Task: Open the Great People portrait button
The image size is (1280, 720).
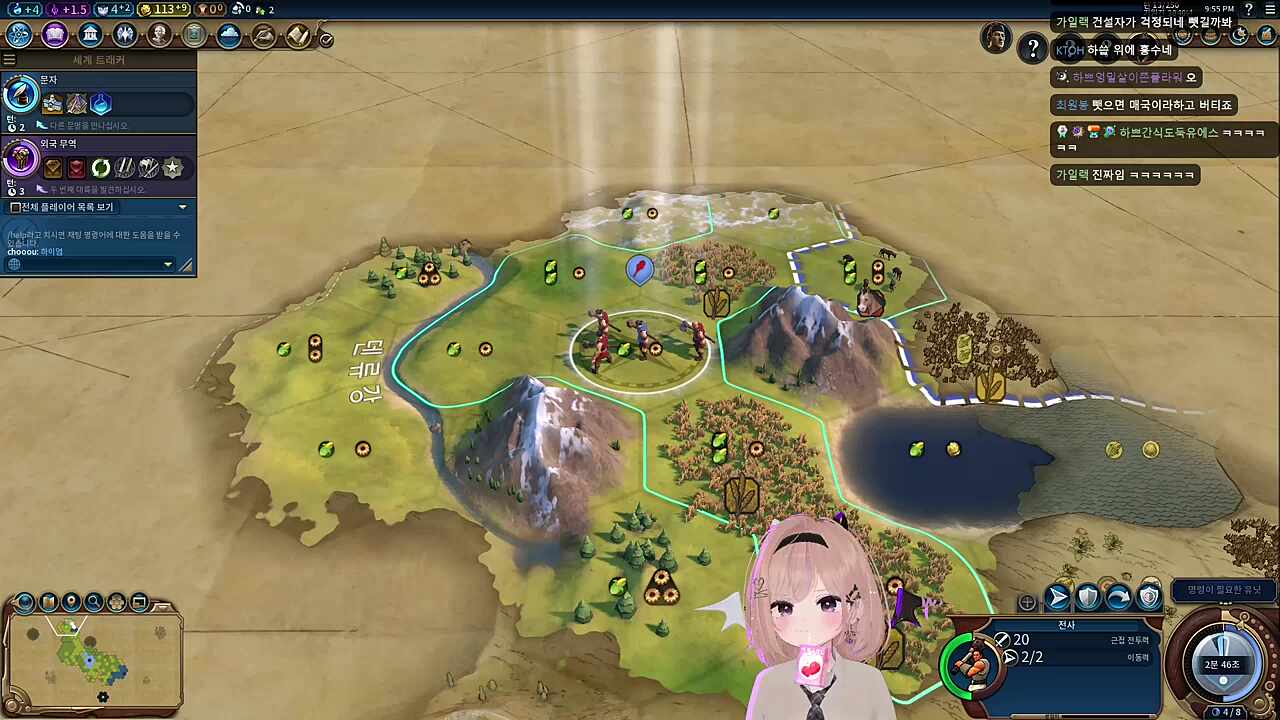Action: coord(159,35)
